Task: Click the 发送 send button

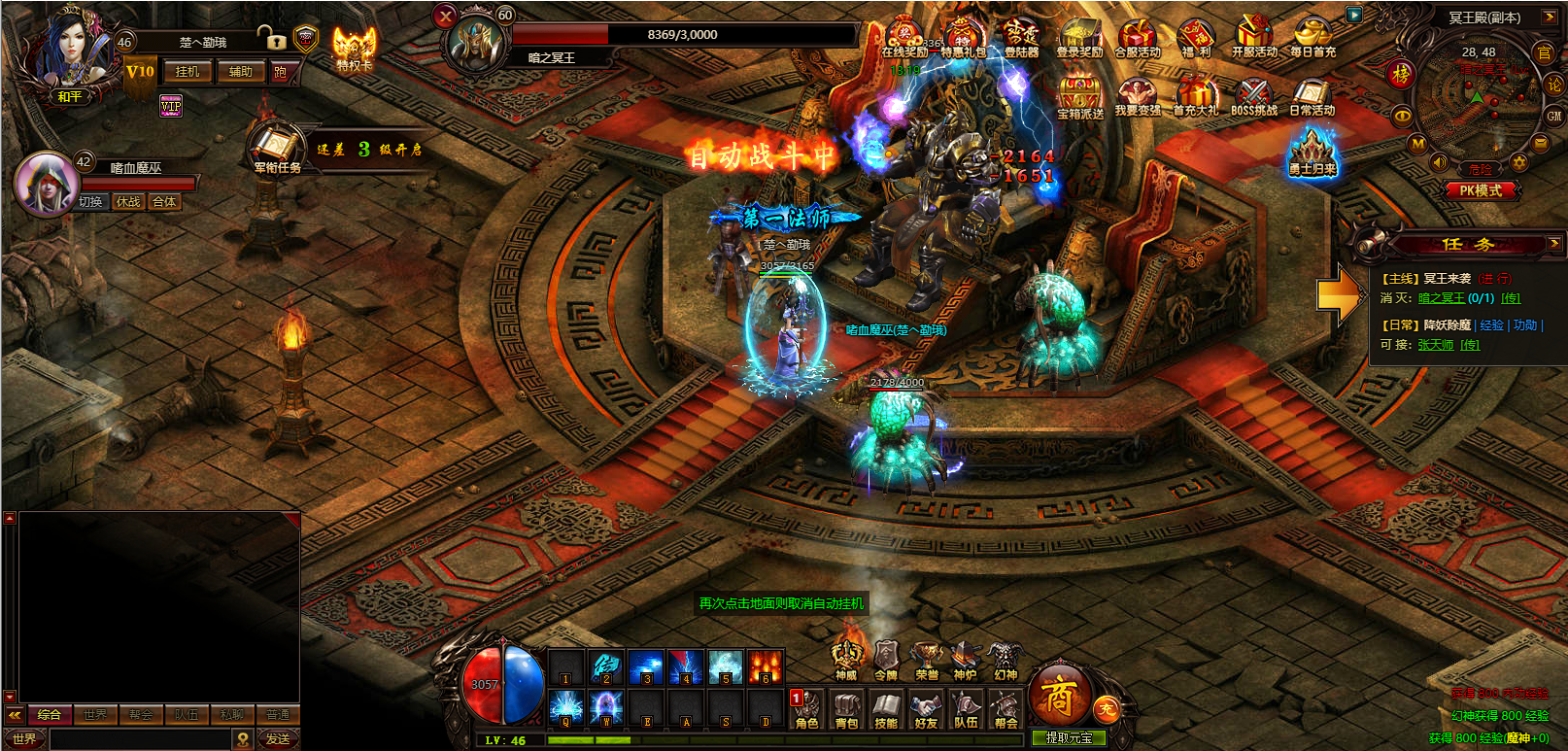Action: point(278,739)
